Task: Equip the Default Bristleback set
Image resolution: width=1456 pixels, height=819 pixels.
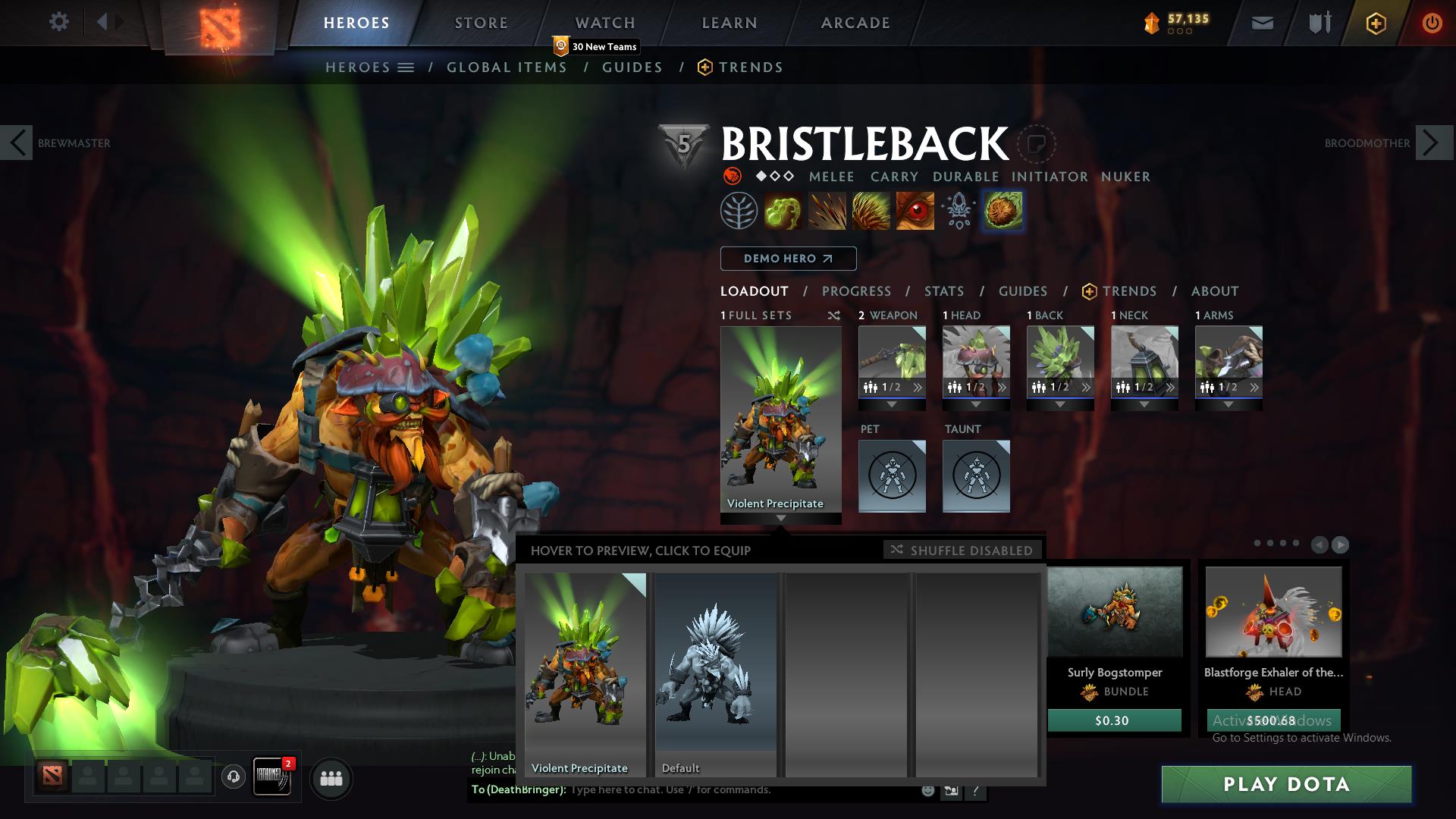Action: 716,674
